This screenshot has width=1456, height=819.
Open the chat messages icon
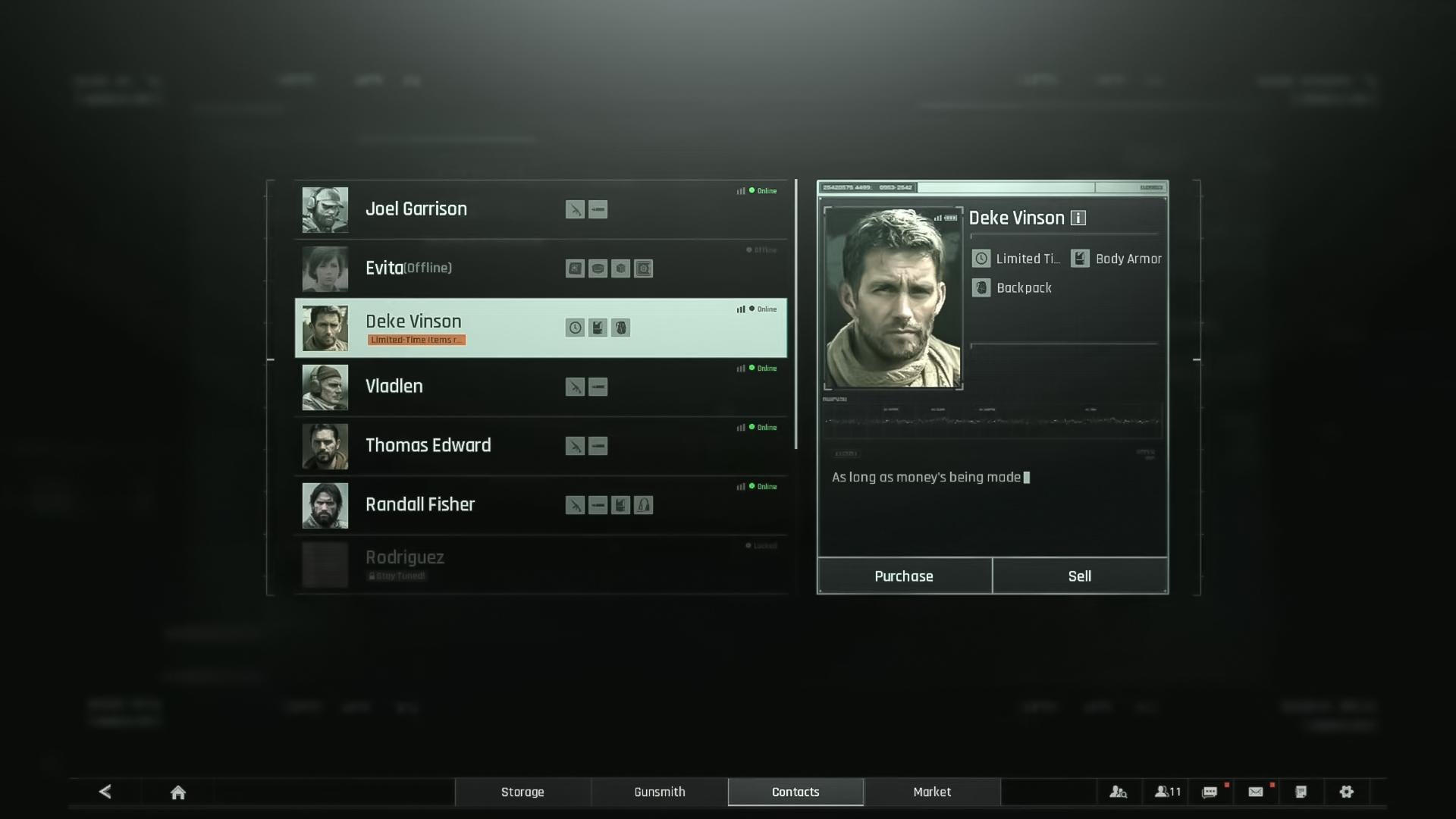[x=1210, y=792]
